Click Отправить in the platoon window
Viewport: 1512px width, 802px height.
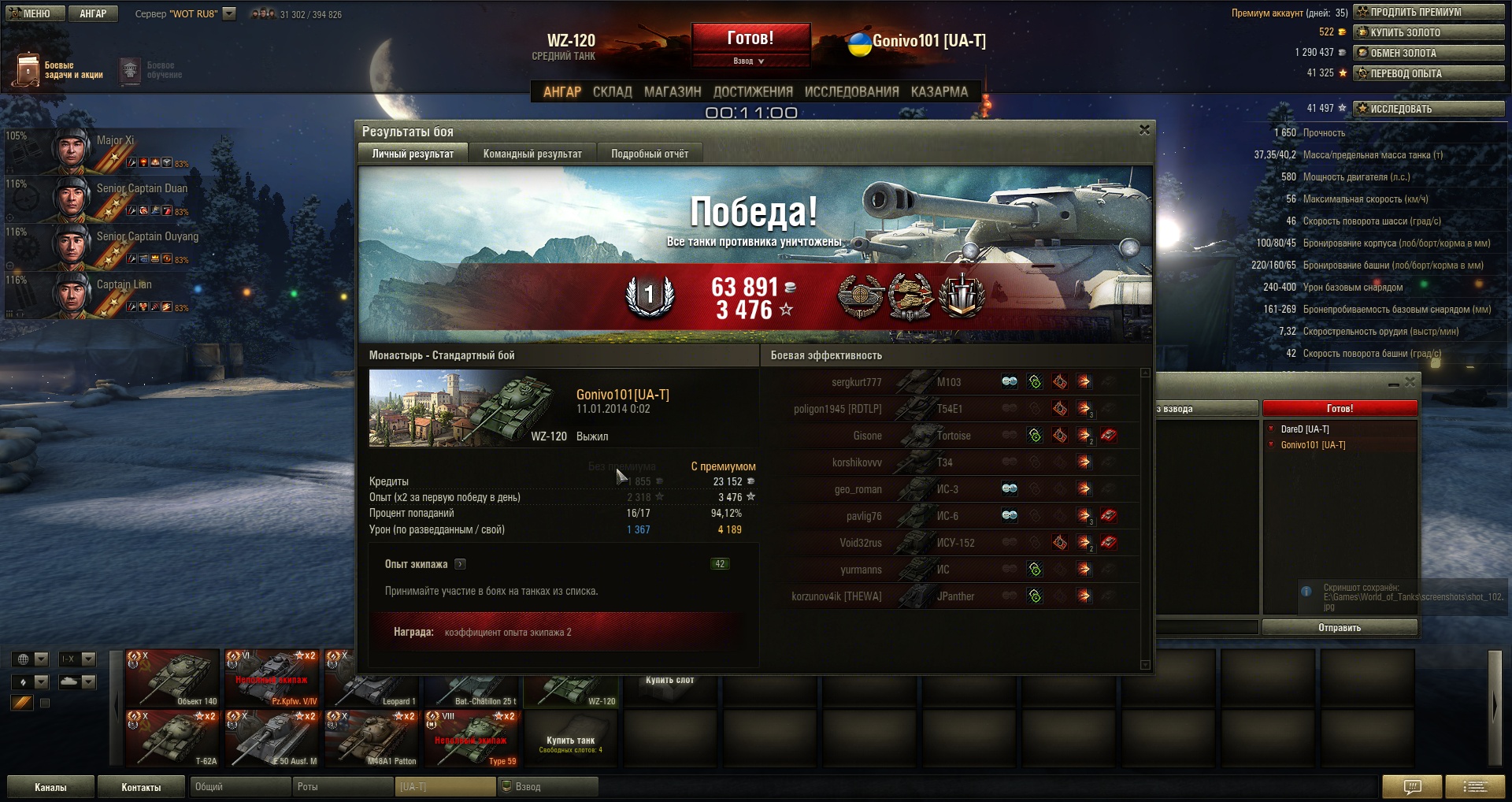(1340, 628)
